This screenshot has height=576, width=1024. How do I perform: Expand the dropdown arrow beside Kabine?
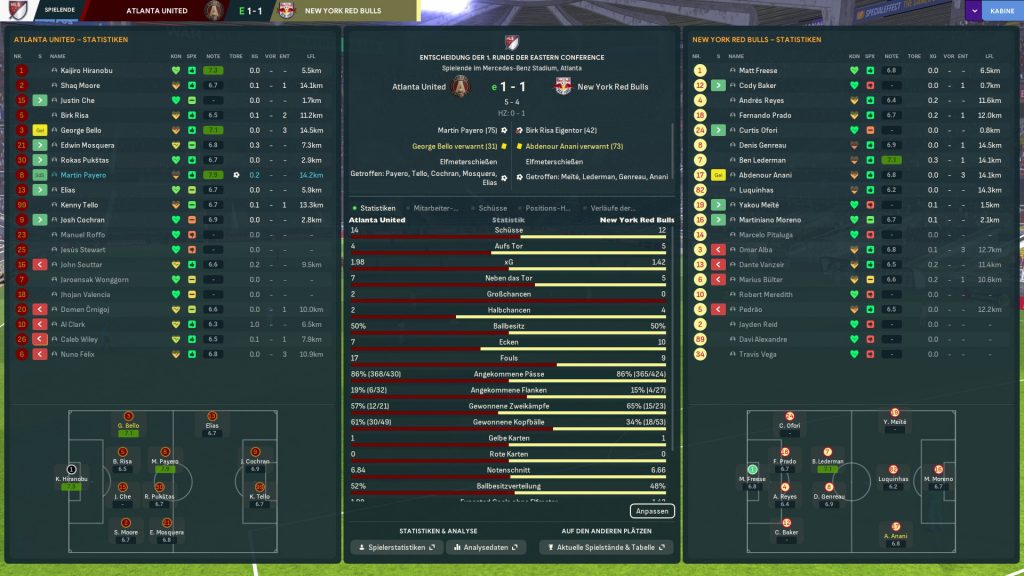973,11
